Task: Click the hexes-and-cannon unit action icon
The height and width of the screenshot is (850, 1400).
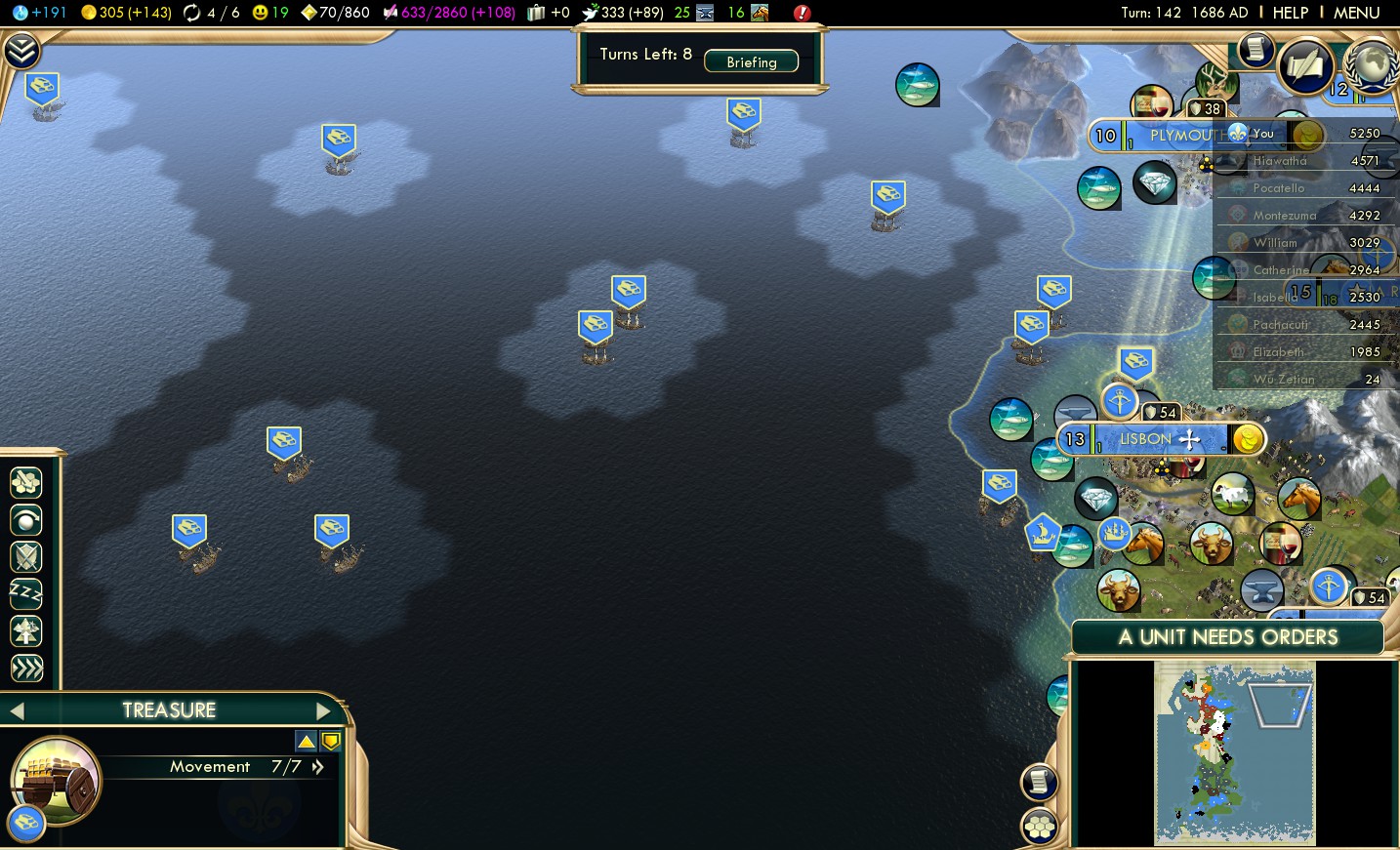Action: [26, 482]
